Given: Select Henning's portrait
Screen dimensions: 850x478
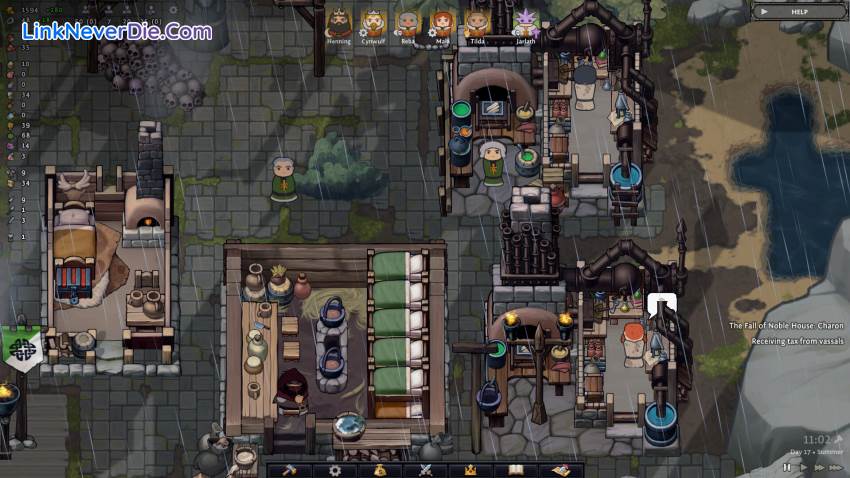Looking at the screenshot, I should coord(339,22).
